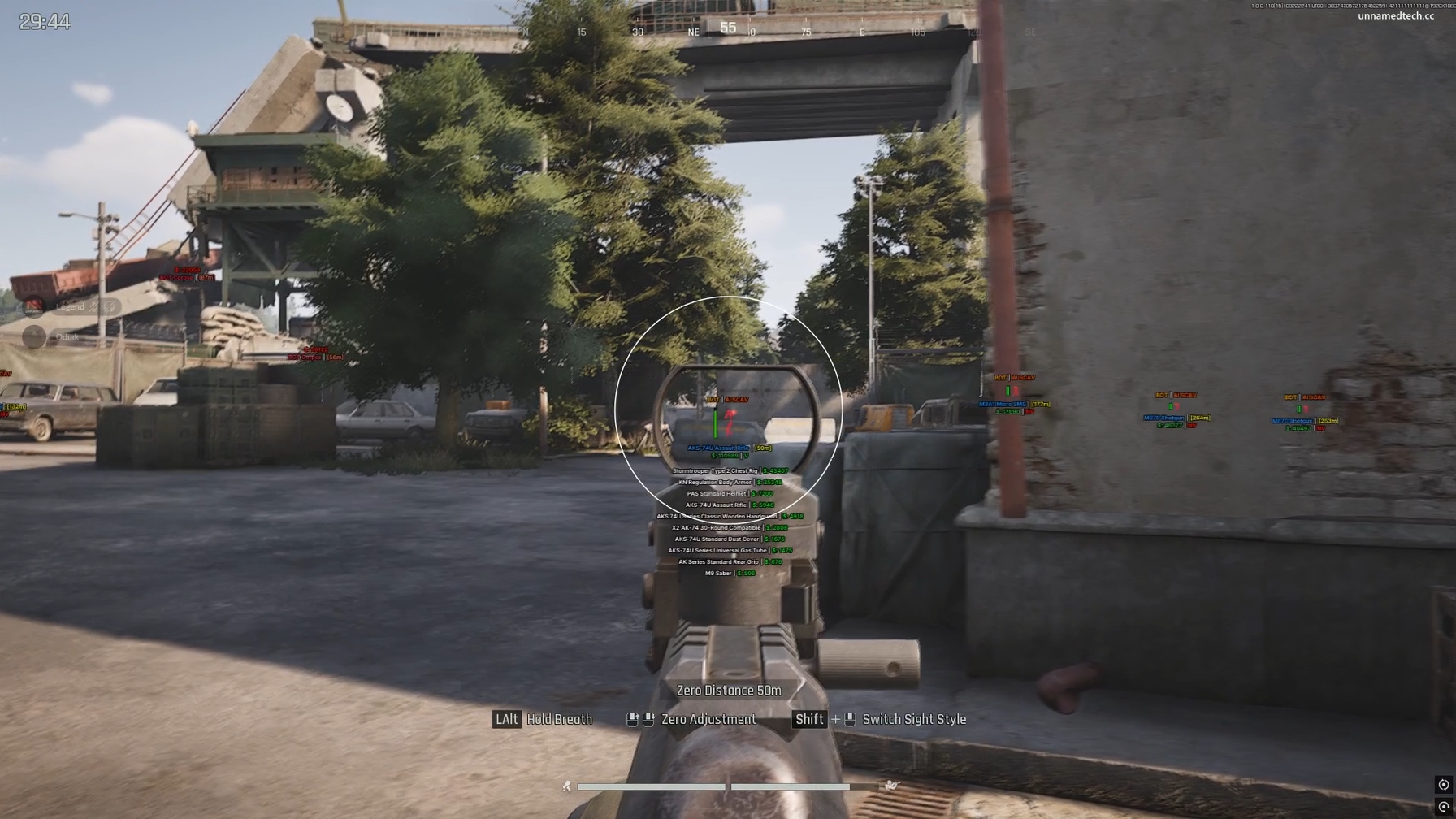The image size is (1456, 819).
Task: Click the BOT | AISCAV tag on the right wall
Action: click(1177, 395)
